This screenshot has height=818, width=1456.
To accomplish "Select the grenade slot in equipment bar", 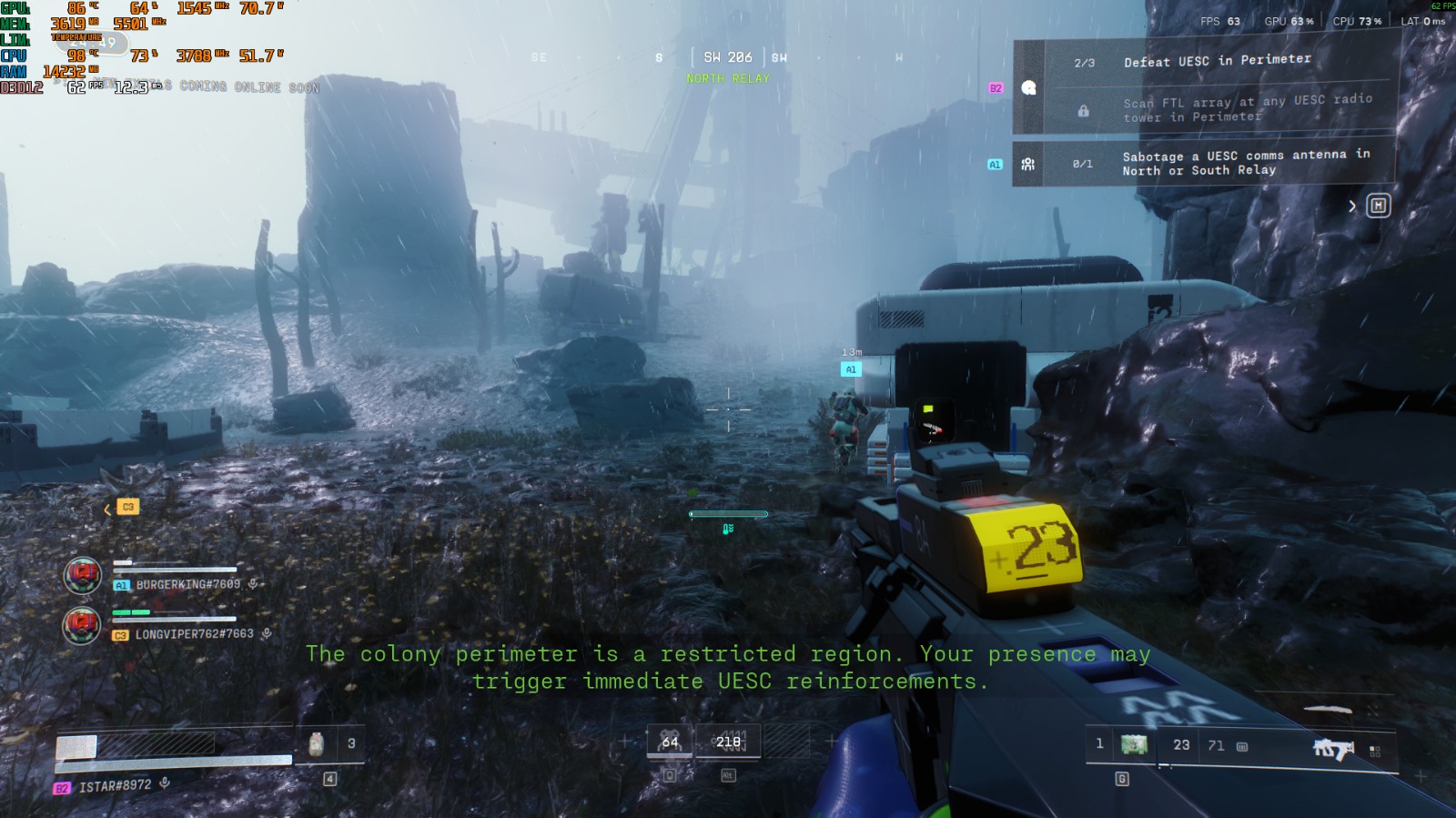I will [1133, 745].
